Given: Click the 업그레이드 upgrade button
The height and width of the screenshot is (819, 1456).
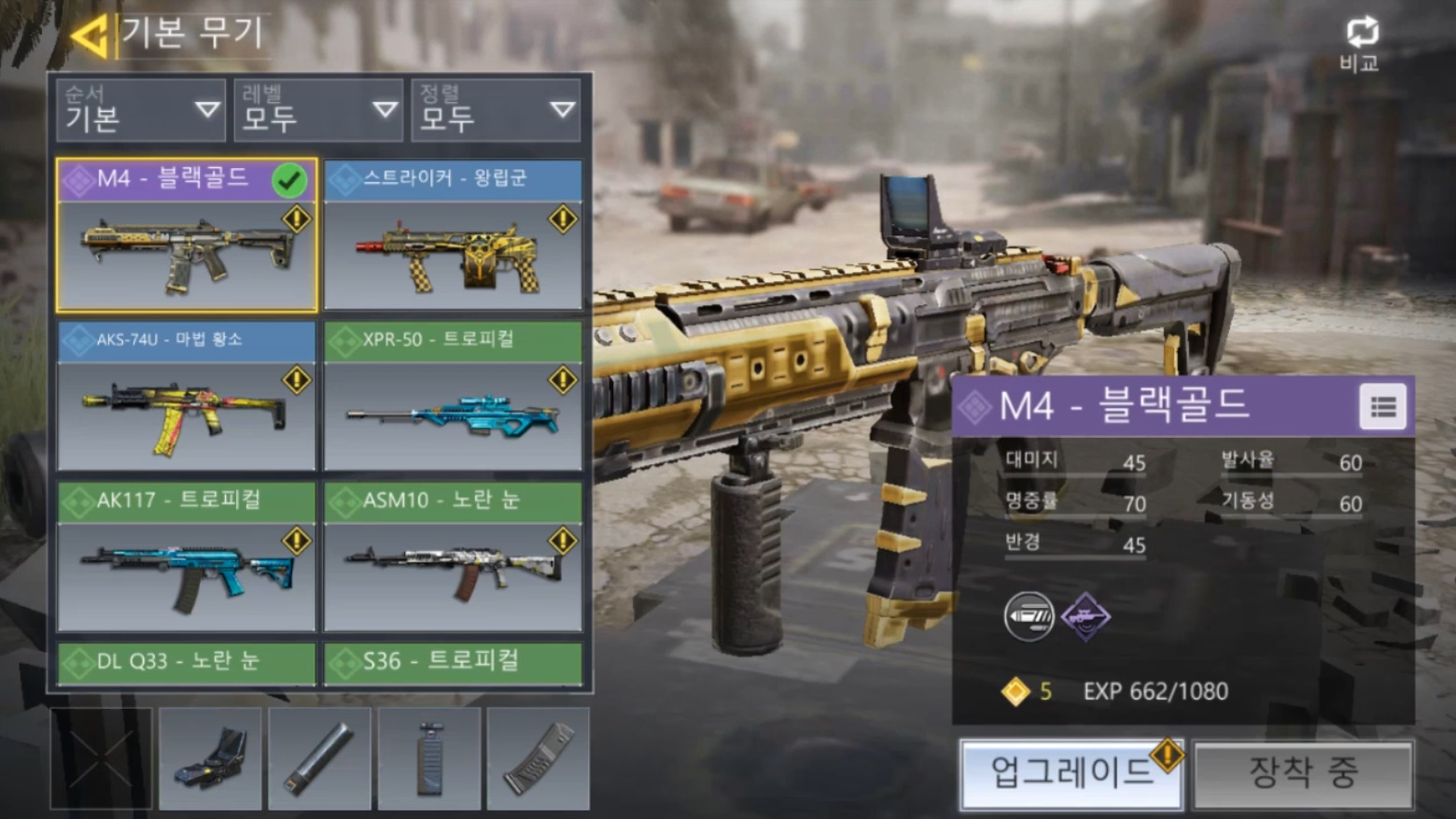Looking at the screenshot, I should 1071,773.
